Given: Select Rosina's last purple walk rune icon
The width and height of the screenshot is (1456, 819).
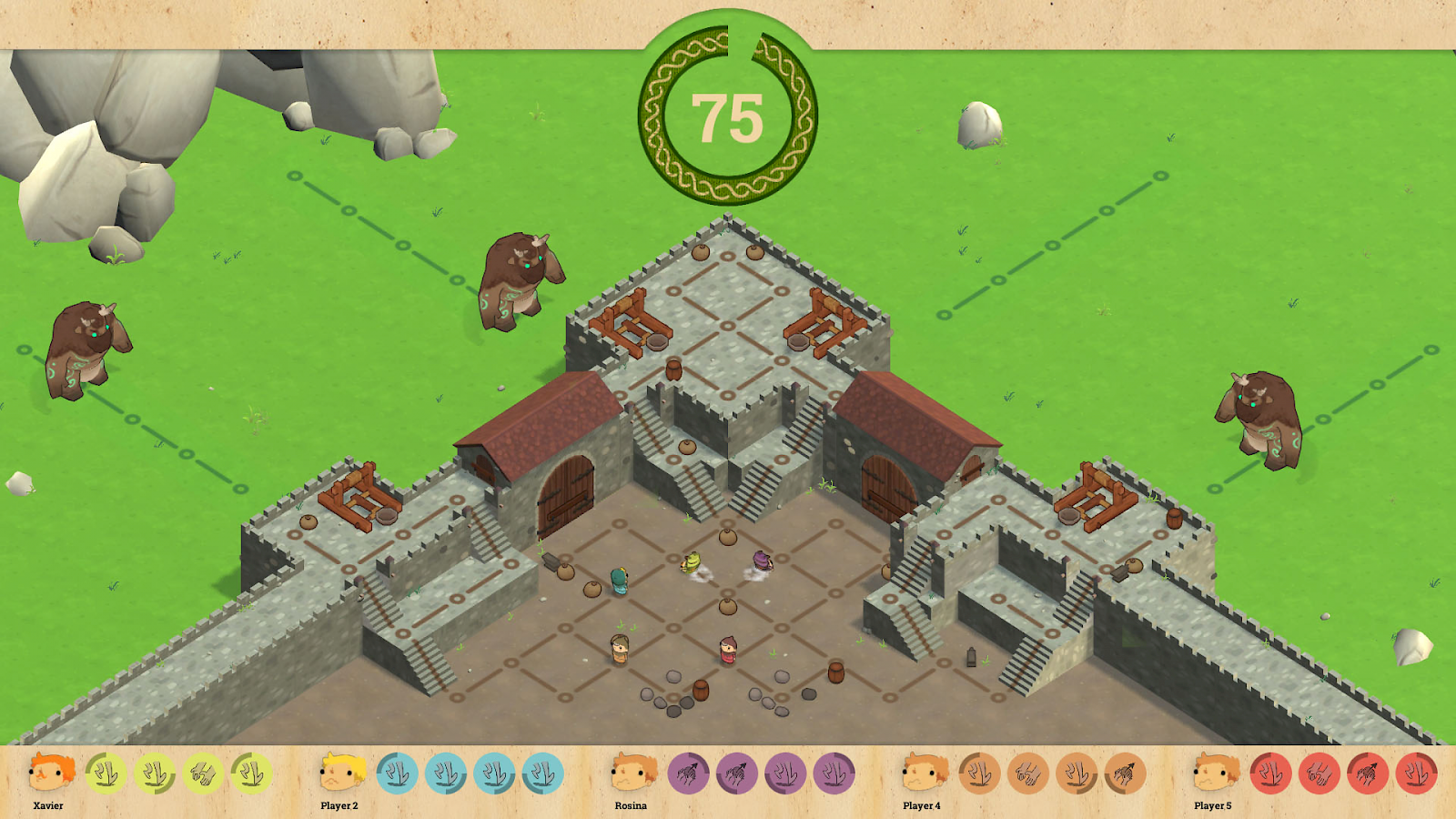Looking at the screenshot, I should point(834,771).
